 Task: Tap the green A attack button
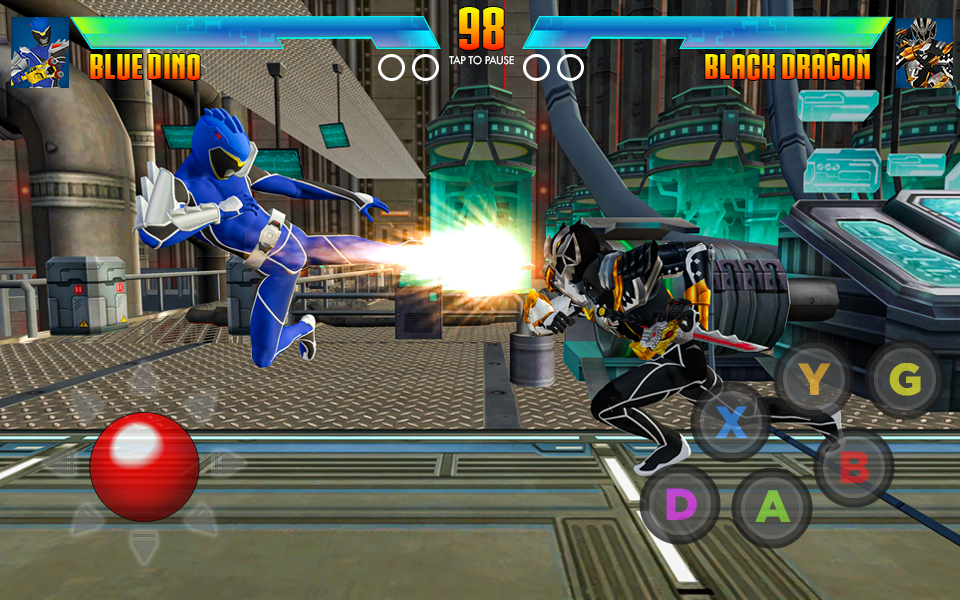coord(771,507)
